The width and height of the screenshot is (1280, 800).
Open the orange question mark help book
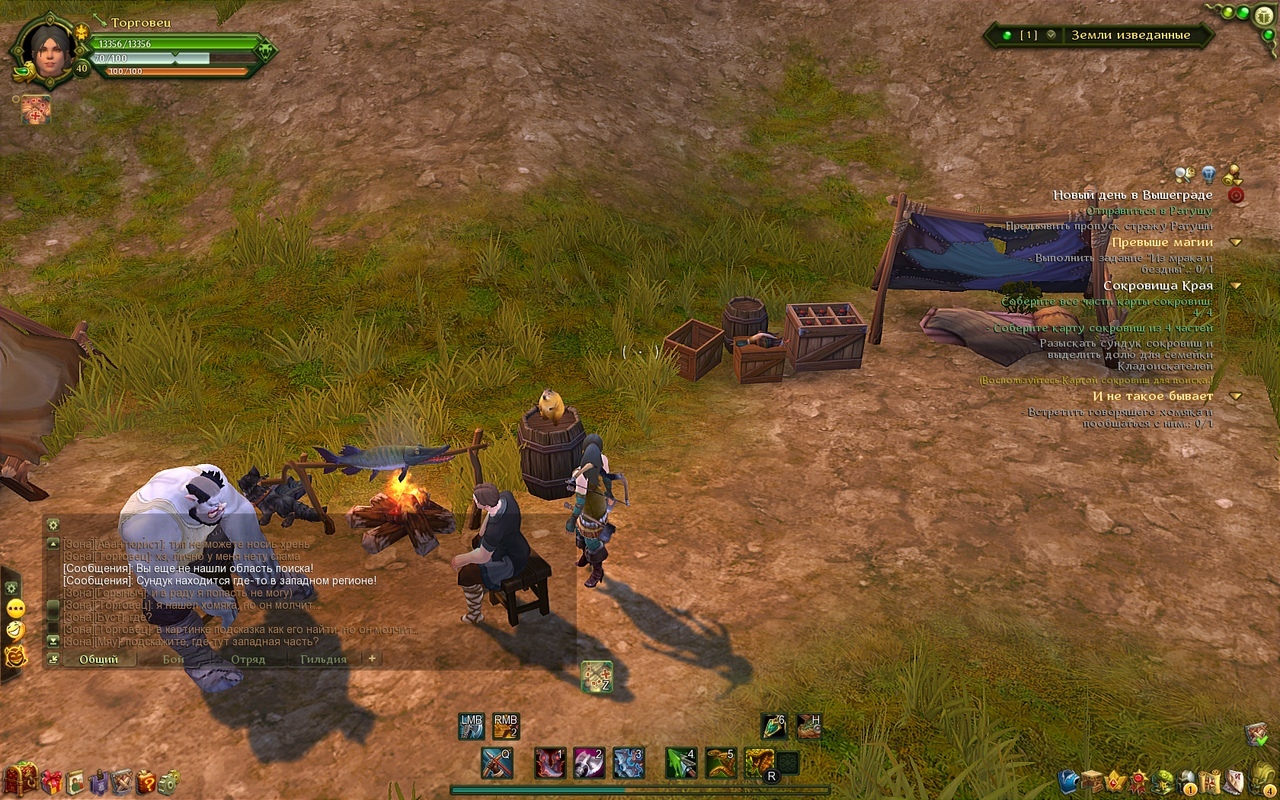[146, 781]
